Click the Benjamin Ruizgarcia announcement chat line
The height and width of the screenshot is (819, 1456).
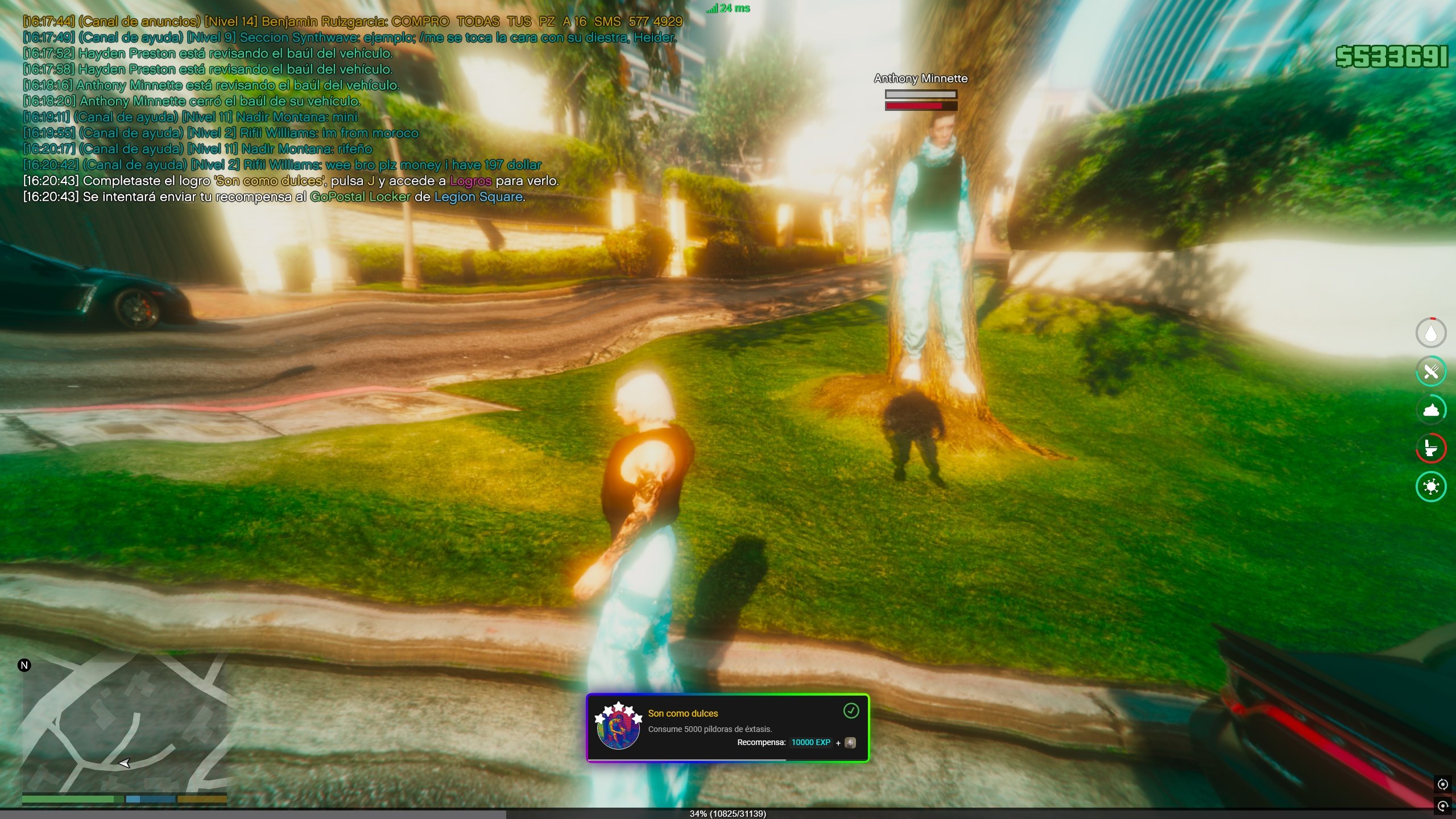click(353, 22)
